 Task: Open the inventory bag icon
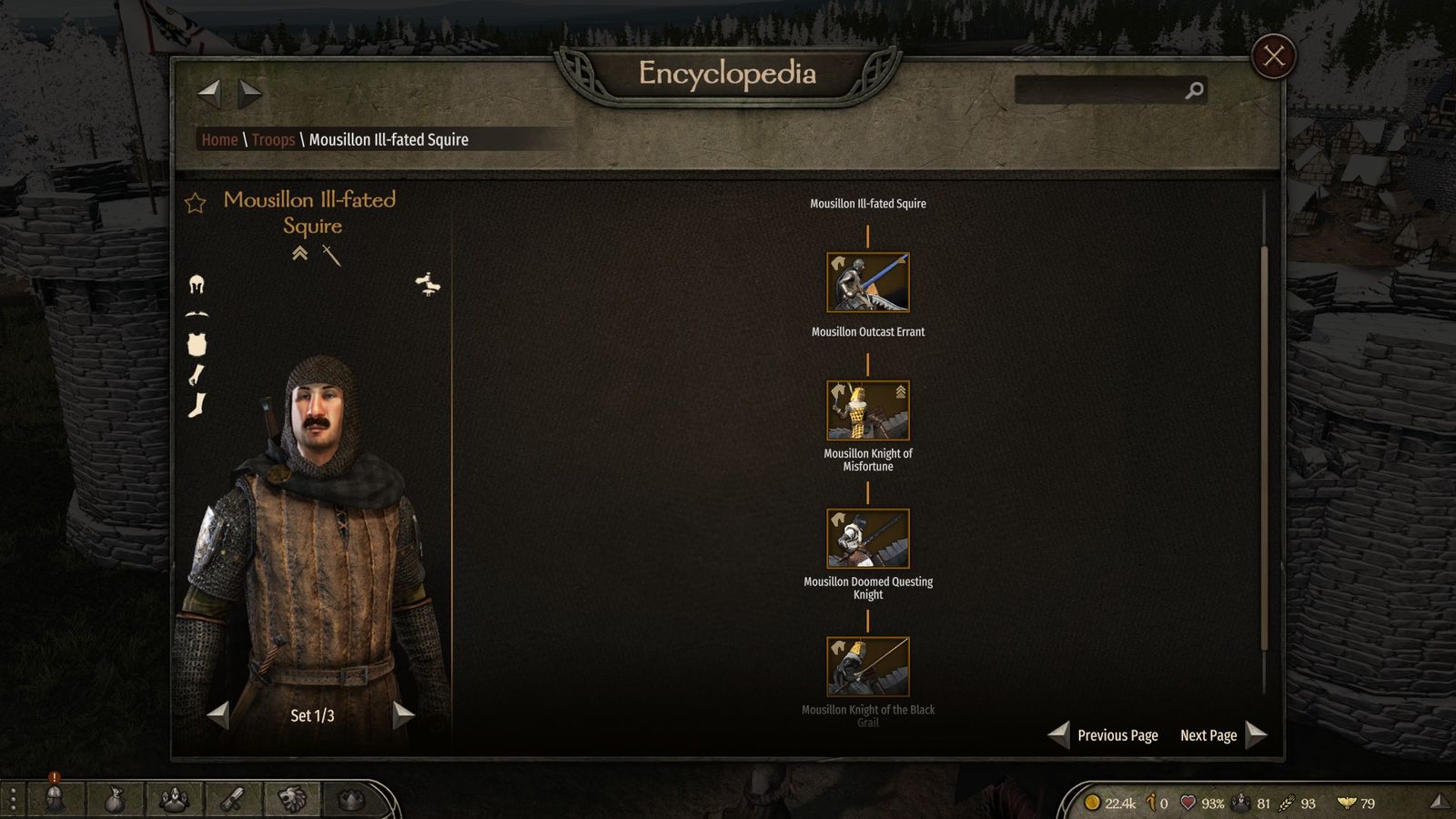pyautogui.click(x=114, y=800)
